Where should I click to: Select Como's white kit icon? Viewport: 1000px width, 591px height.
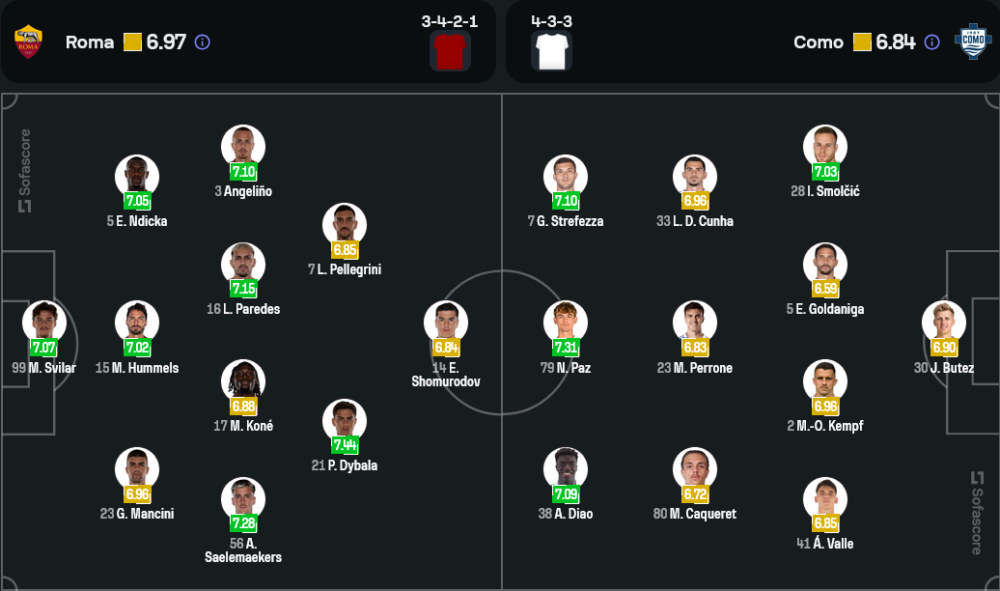(552, 50)
